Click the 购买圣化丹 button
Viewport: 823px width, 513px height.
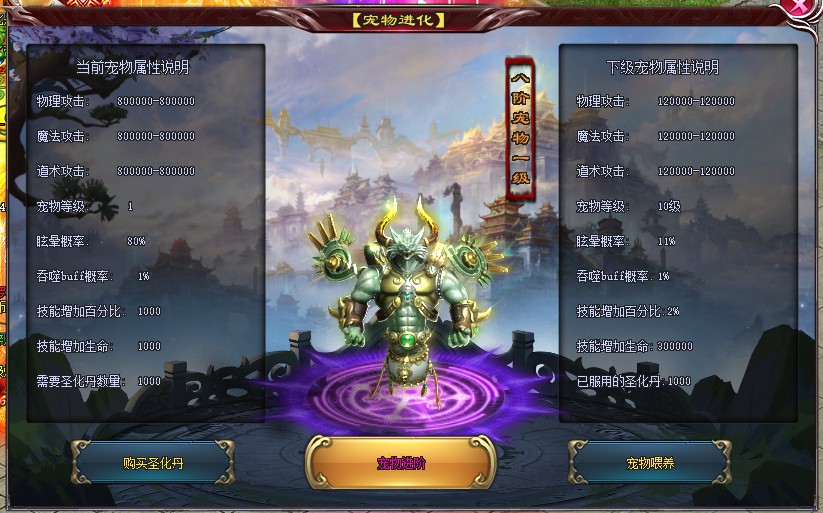coord(153,463)
